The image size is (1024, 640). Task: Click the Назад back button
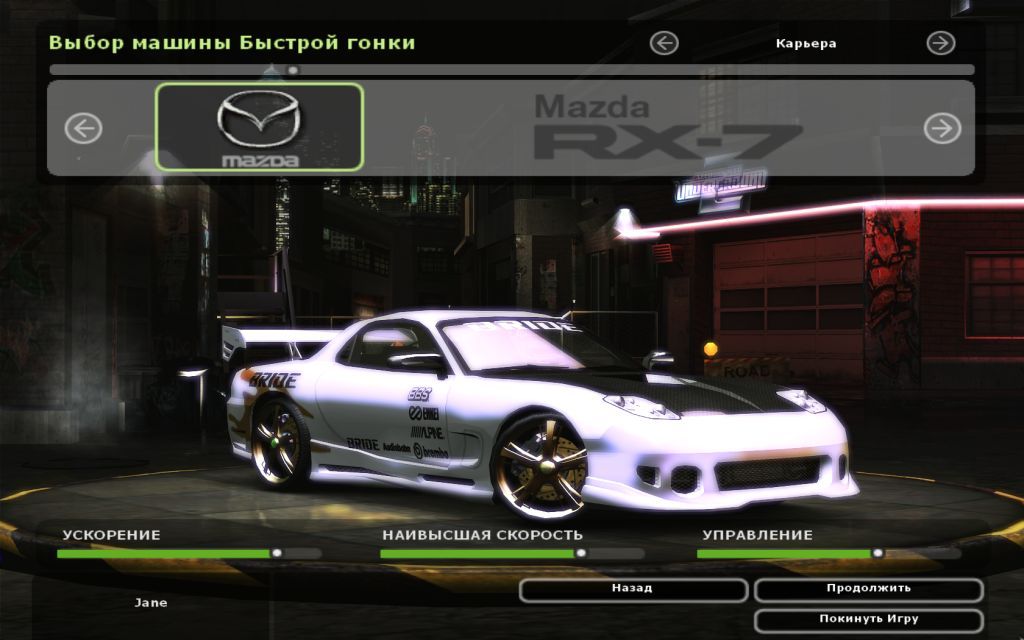632,589
